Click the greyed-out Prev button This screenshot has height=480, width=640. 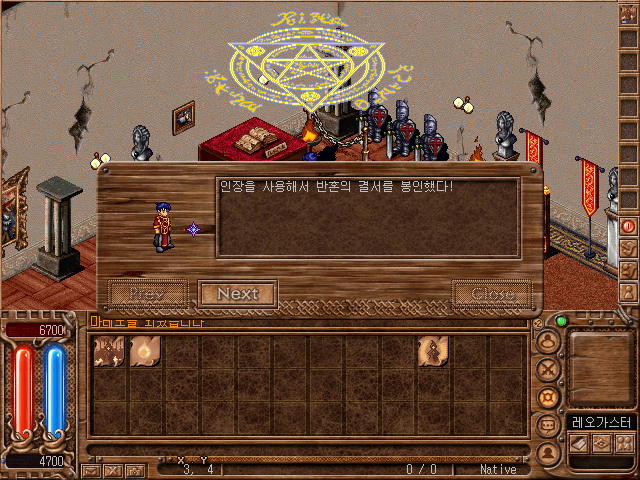click(148, 294)
